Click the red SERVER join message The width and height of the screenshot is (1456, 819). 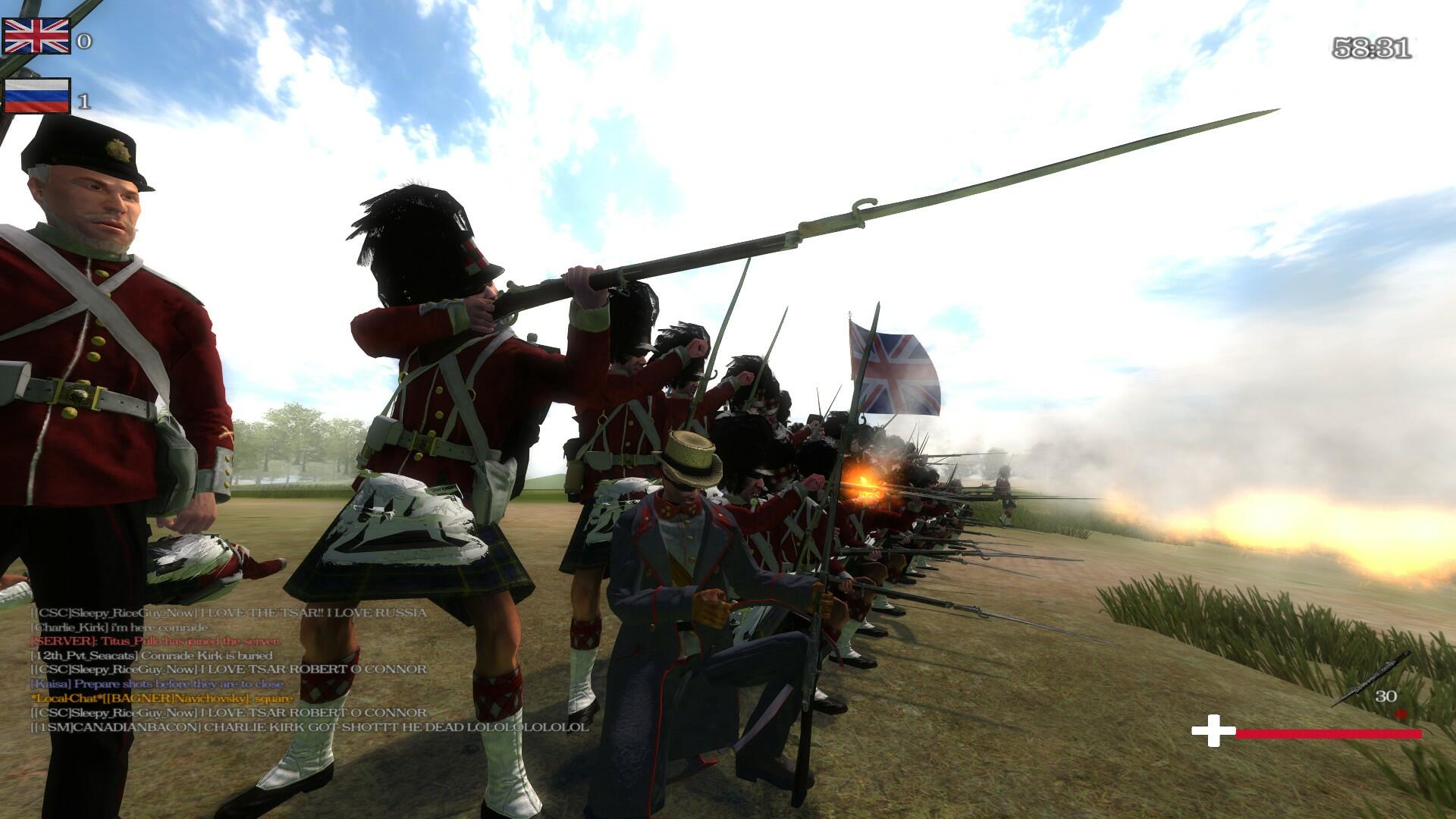point(154,641)
